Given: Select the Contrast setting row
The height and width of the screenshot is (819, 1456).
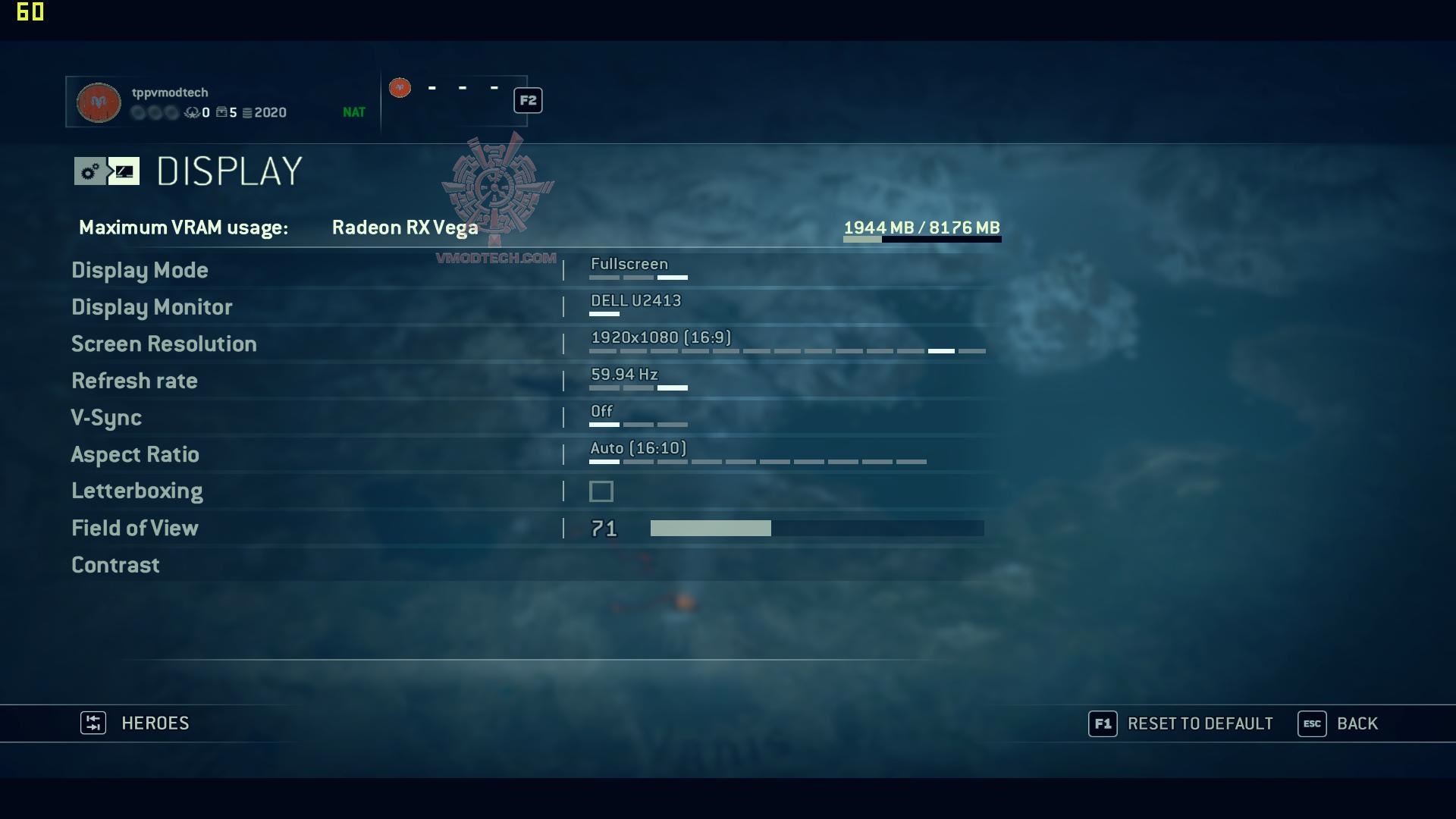Looking at the screenshot, I should point(115,565).
